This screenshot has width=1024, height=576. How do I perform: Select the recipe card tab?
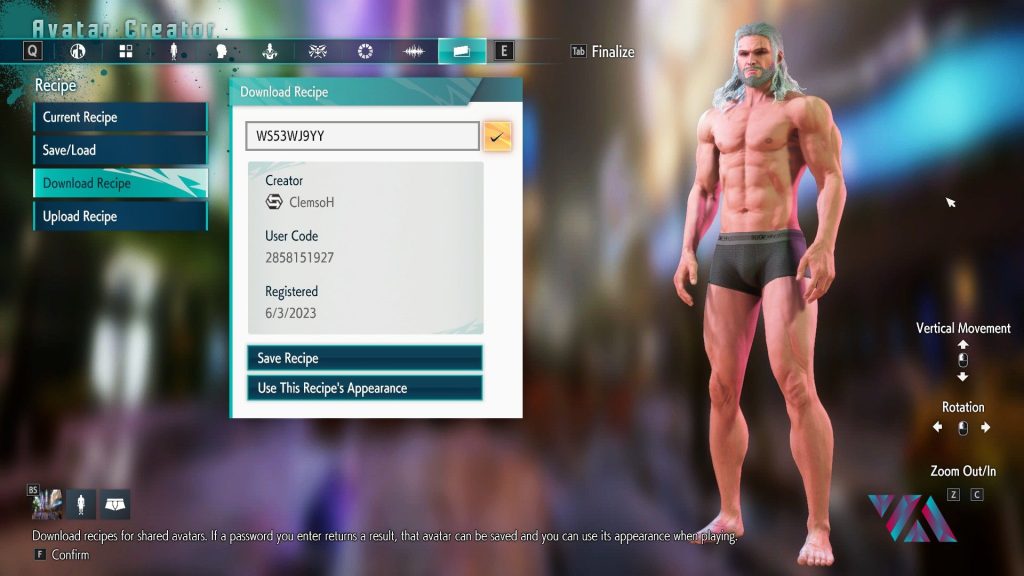461,51
